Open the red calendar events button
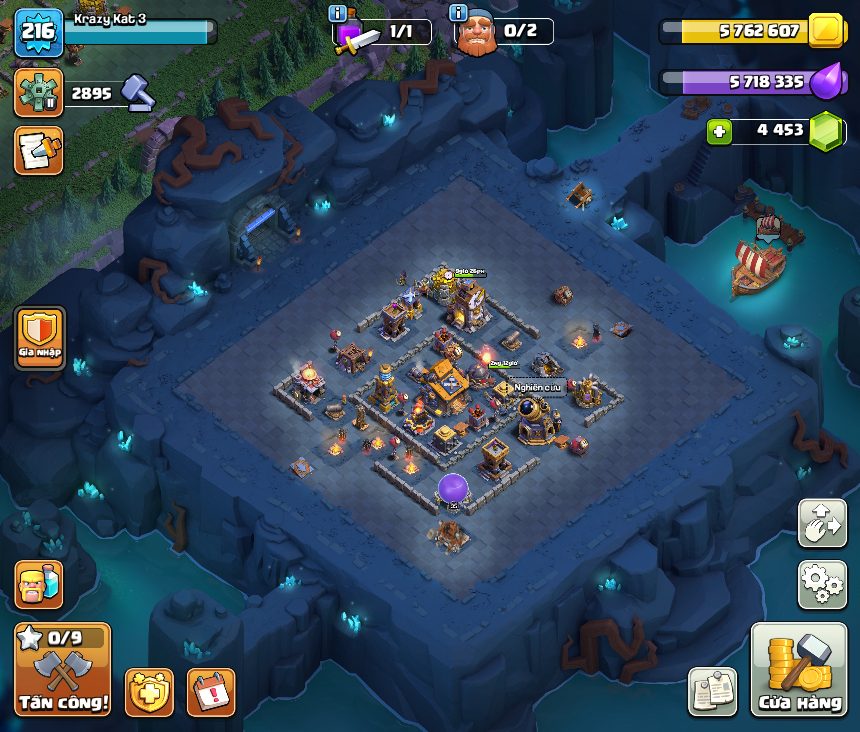Viewport: 860px width, 732px height. click(211, 692)
